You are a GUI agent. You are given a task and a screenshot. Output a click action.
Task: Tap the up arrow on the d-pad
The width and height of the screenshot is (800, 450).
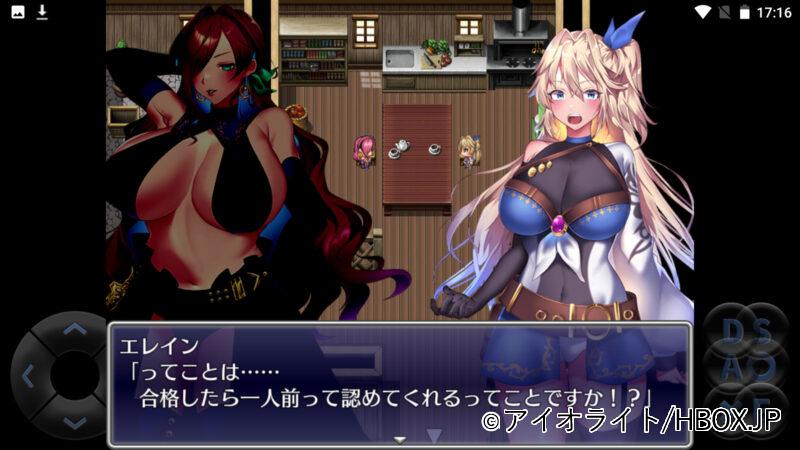pos(74,329)
